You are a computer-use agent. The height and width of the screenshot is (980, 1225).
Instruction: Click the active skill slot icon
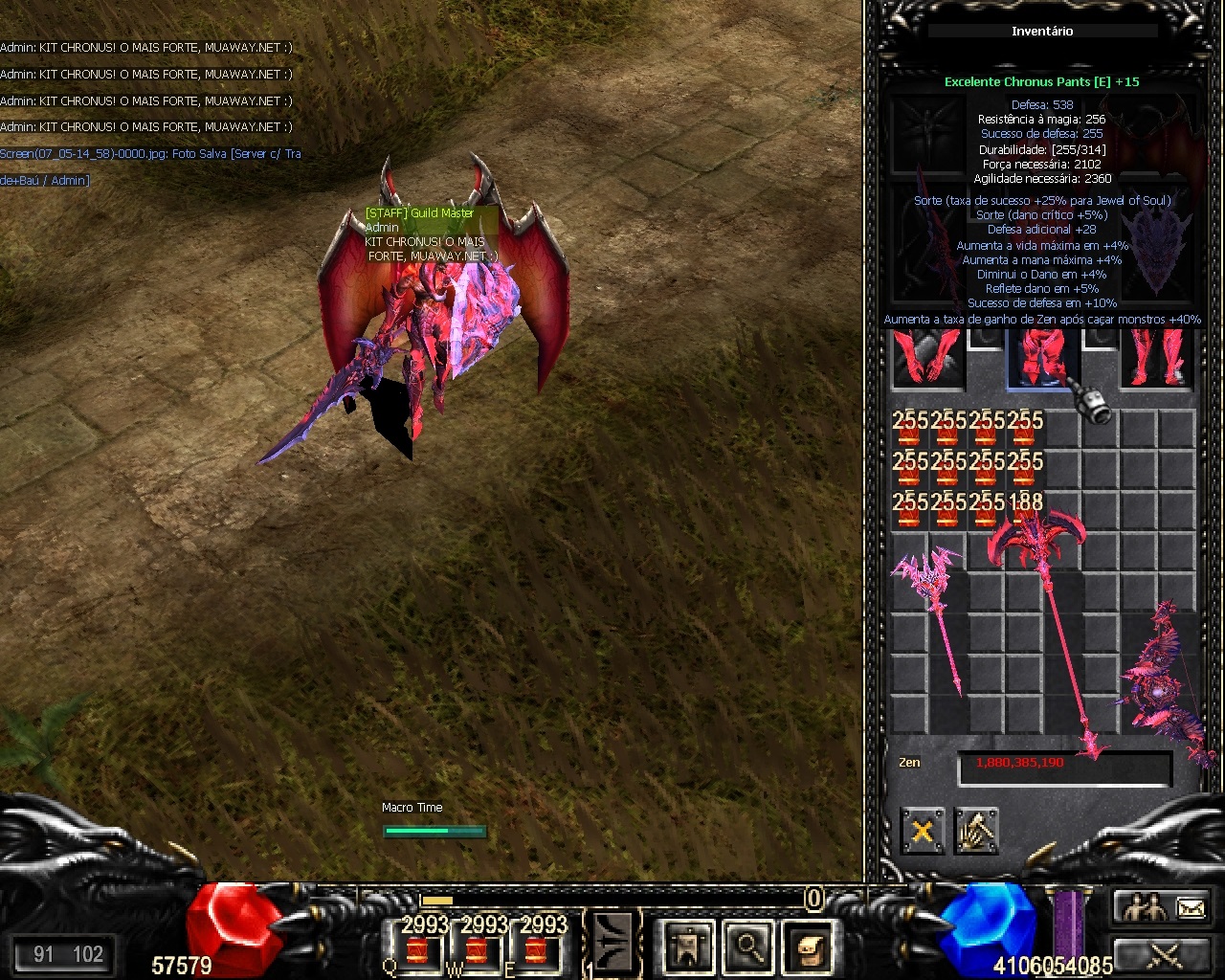612,944
